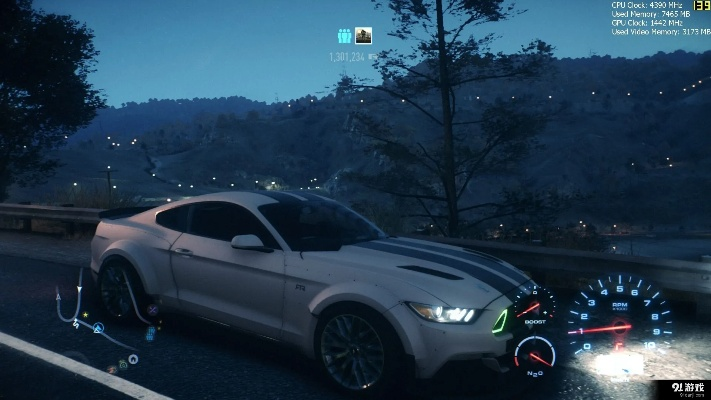Select the green speedometer event marker
This screenshot has height=400, width=711.
pyautogui.click(x=123, y=365)
